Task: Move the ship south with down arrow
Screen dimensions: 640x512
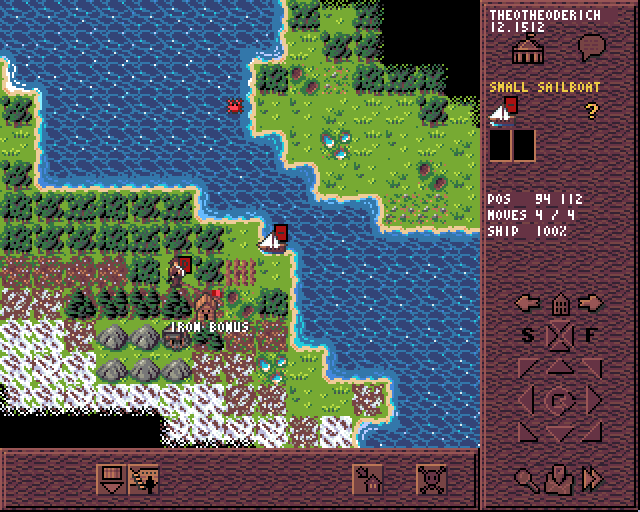Action: (x=560, y=432)
